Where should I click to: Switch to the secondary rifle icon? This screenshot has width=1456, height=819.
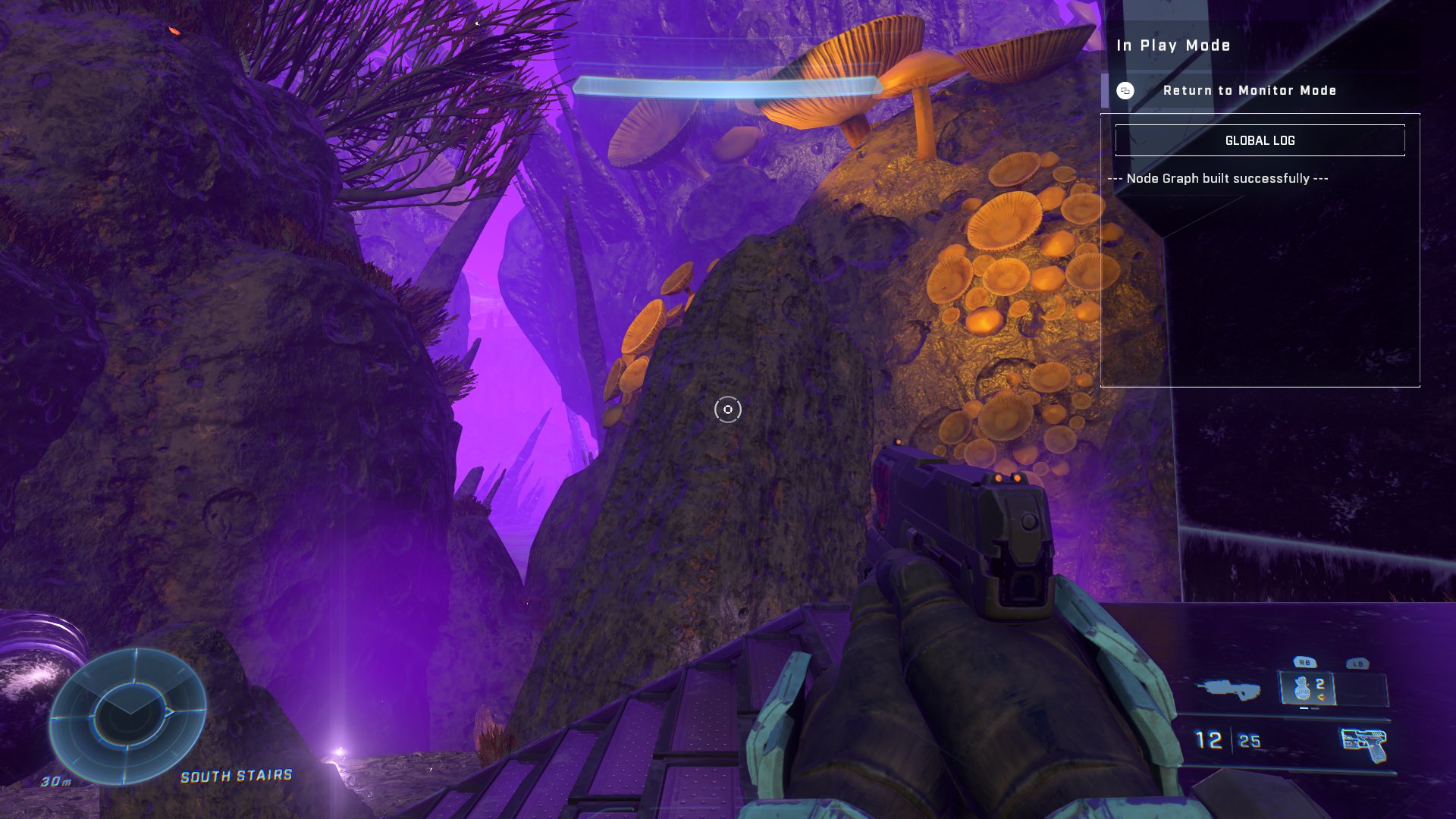pyautogui.click(x=1228, y=689)
